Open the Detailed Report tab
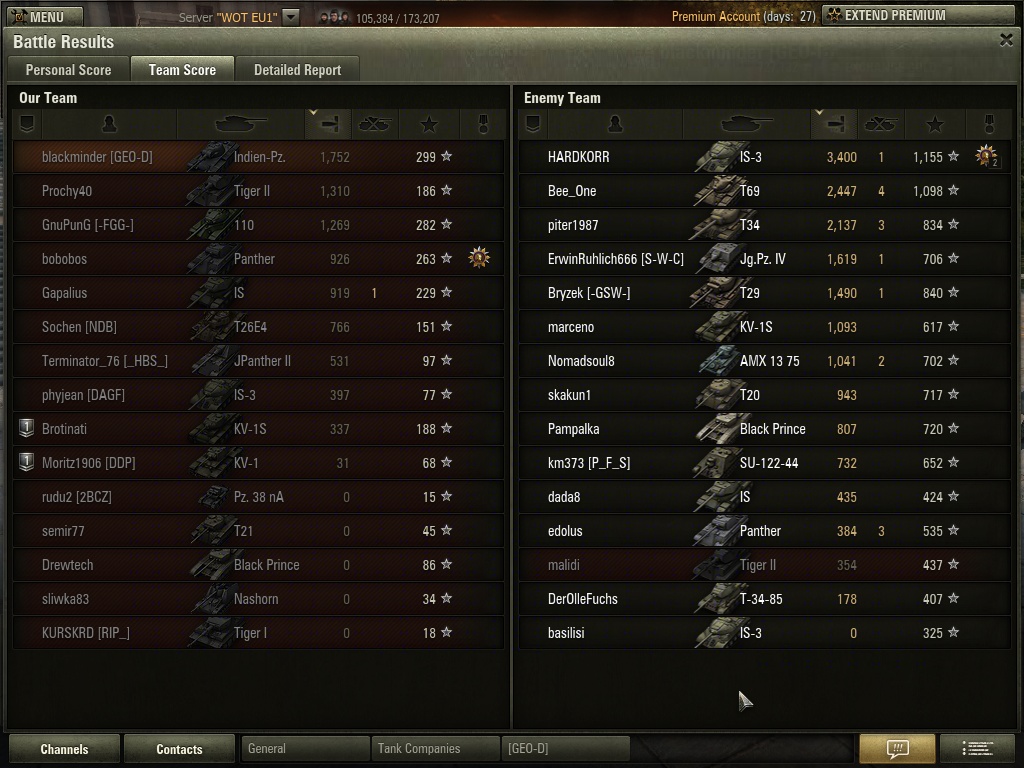 click(297, 70)
